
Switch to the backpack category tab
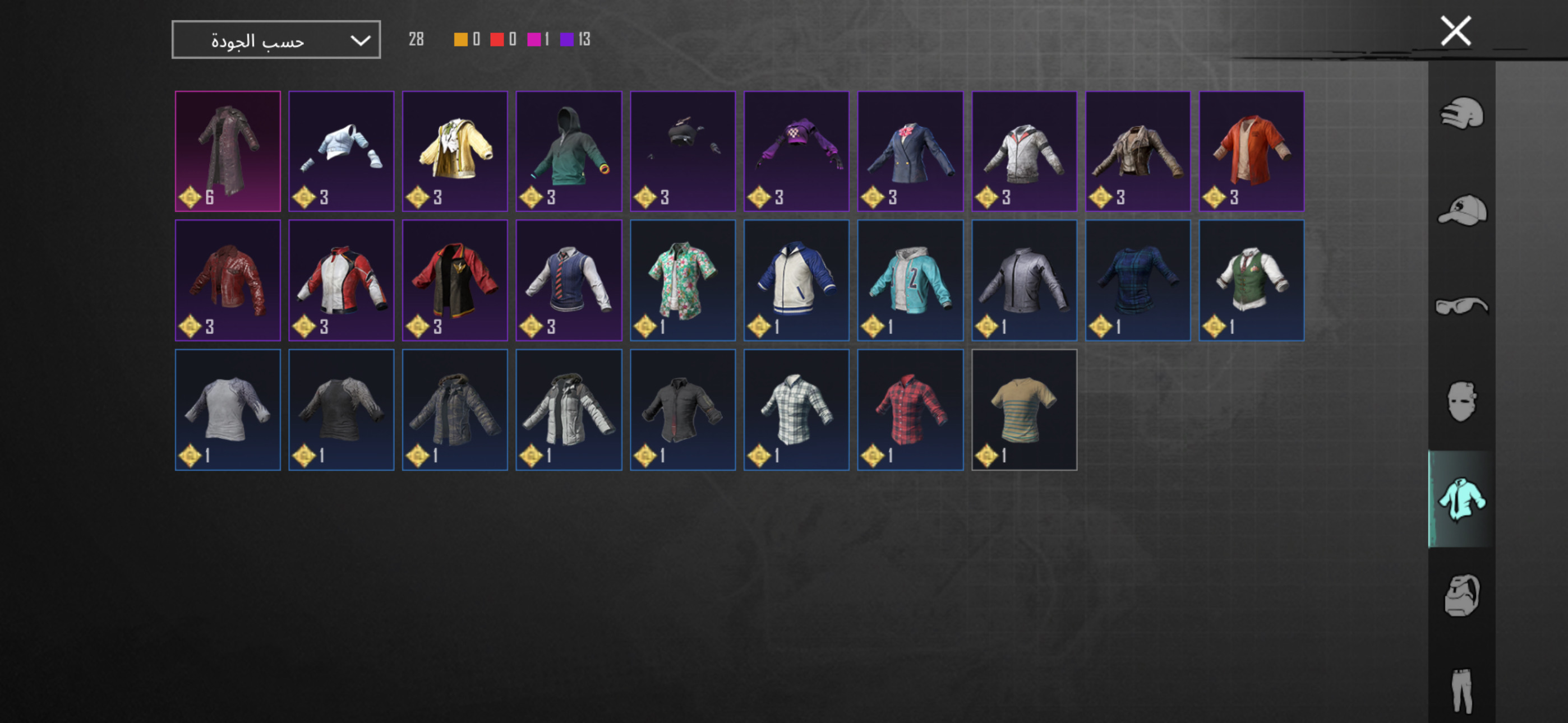pyautogui.click(x=1461, y=595)
